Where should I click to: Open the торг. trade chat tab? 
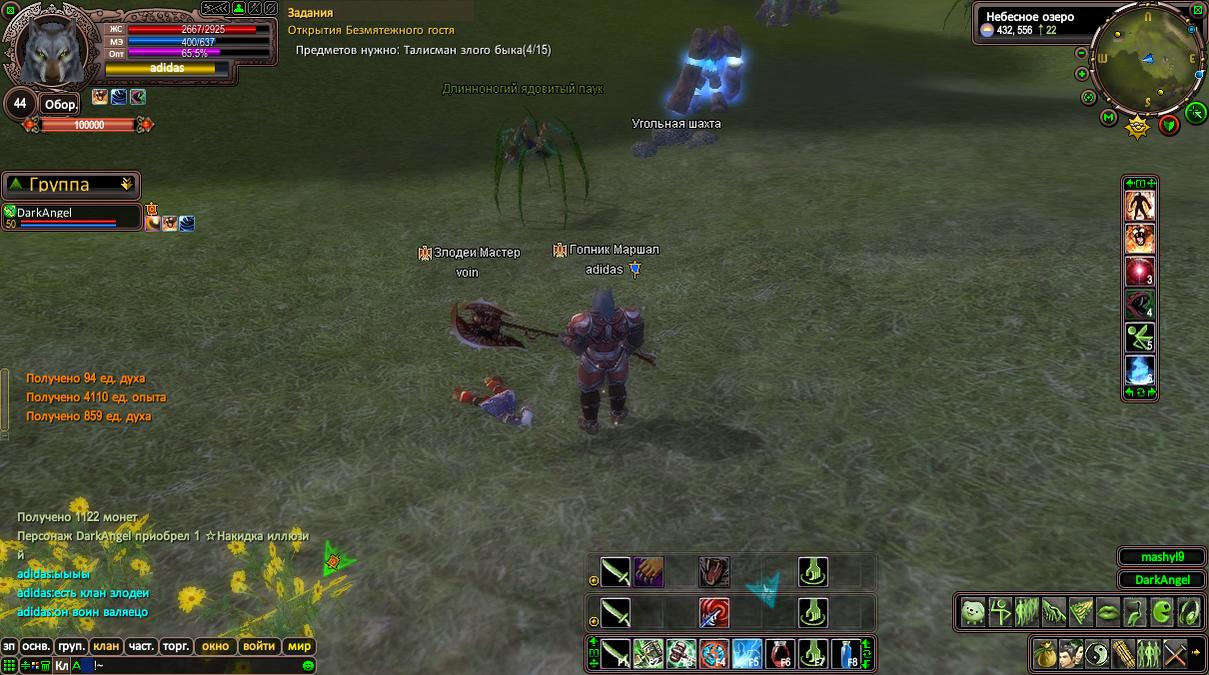coord(176,646)
